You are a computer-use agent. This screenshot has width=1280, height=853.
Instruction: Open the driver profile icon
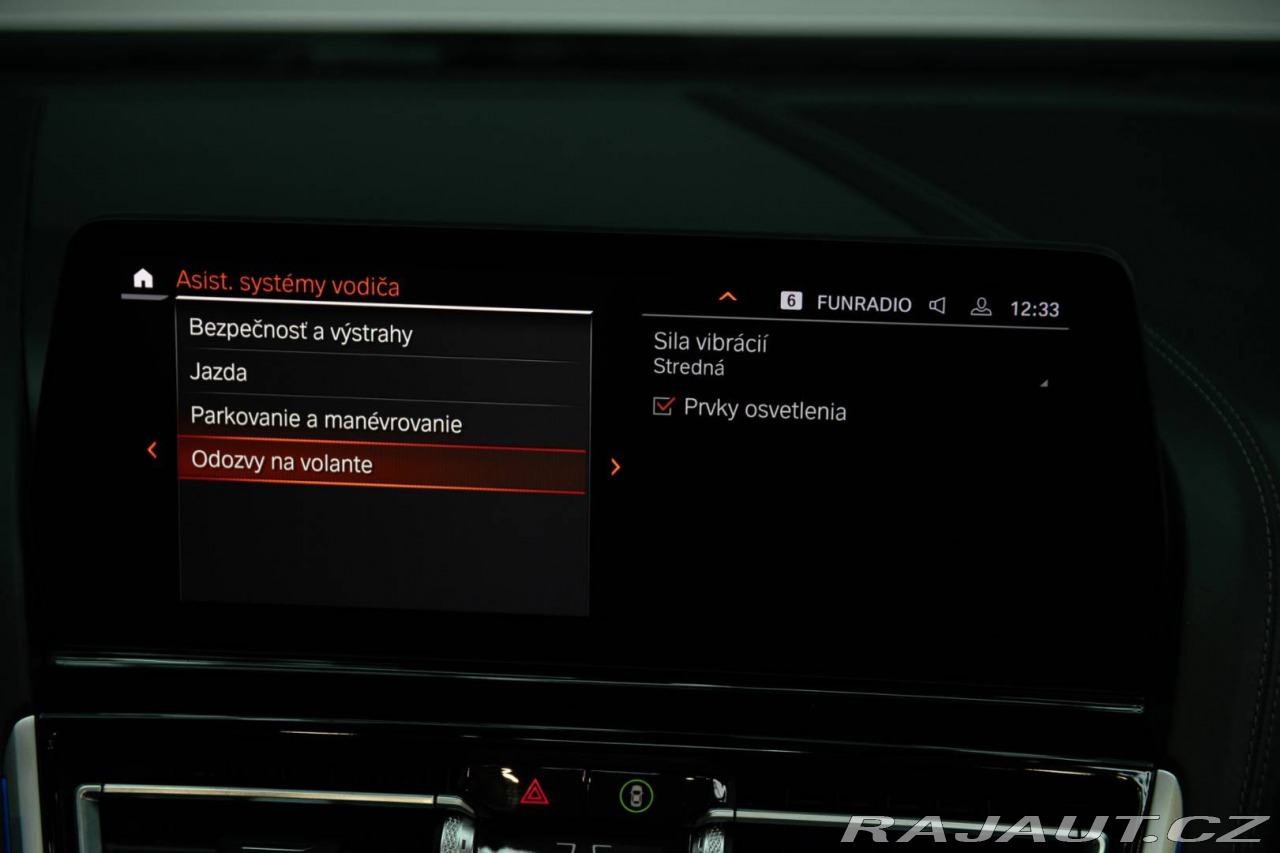[981, 307]
